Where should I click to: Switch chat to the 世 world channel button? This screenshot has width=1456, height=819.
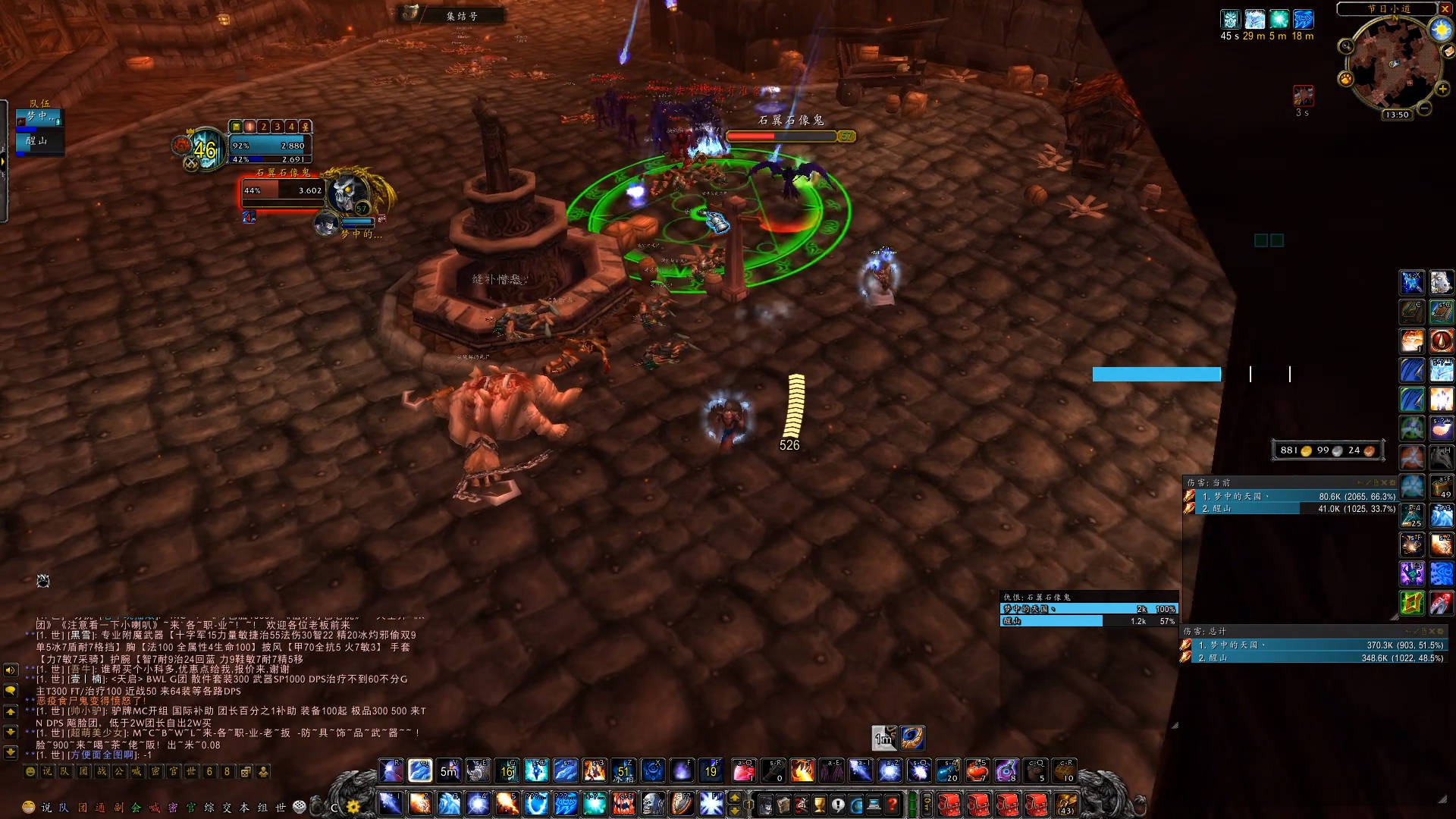pos(280,808)
